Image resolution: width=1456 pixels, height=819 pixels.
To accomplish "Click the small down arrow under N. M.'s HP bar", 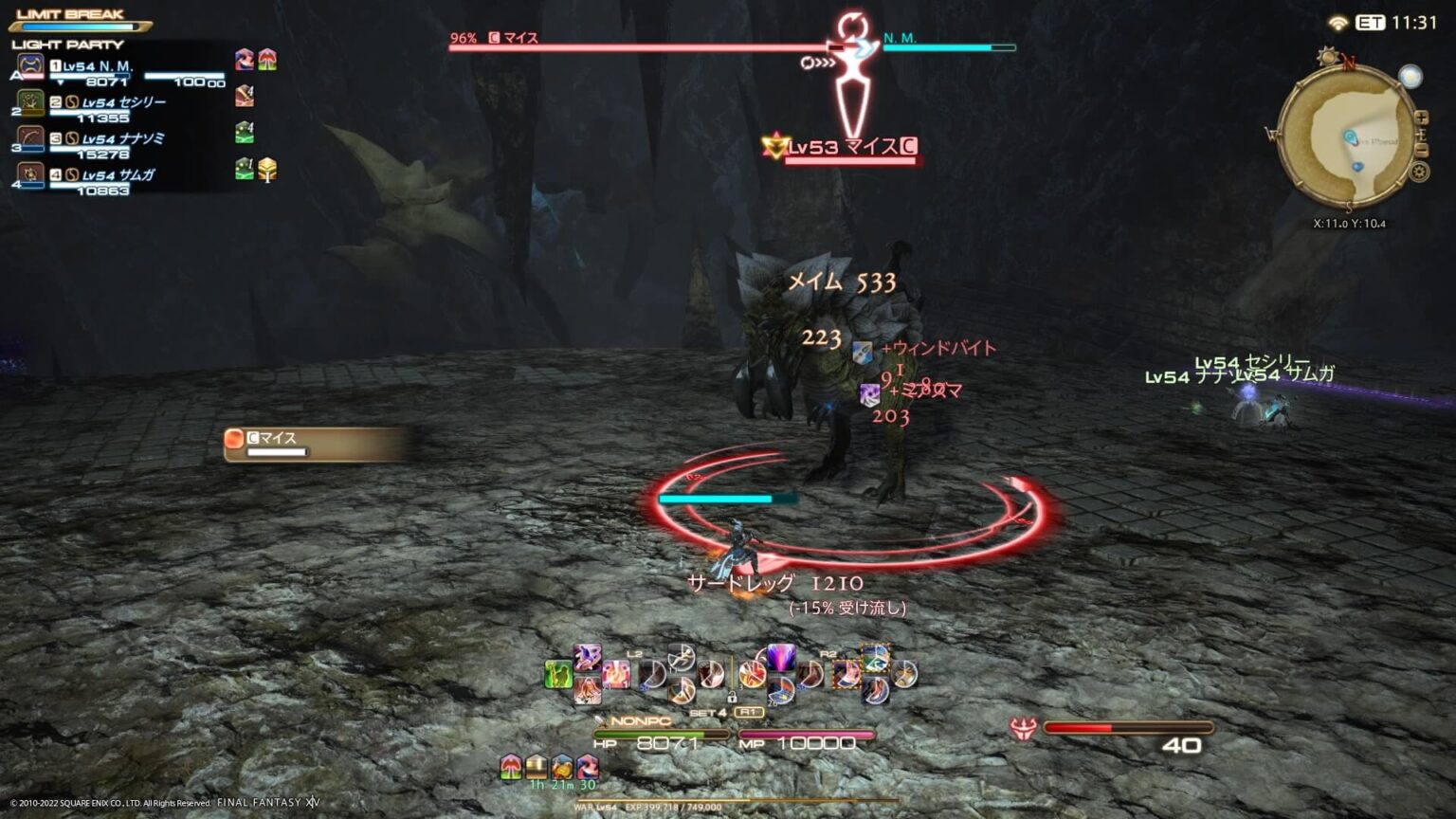I will point(60,82).
